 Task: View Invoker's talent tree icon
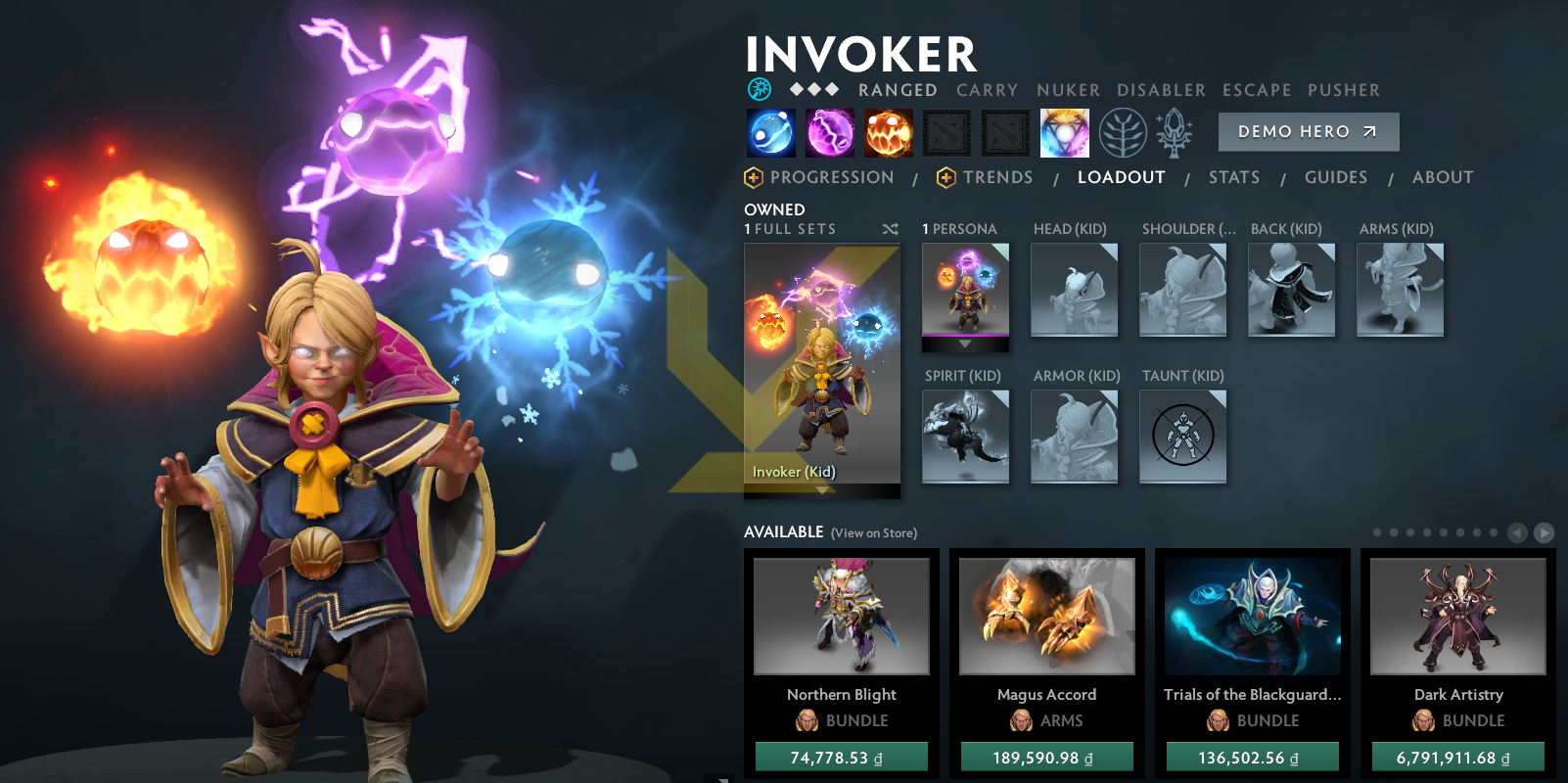pyautogui.click(x=1124, y=132)
